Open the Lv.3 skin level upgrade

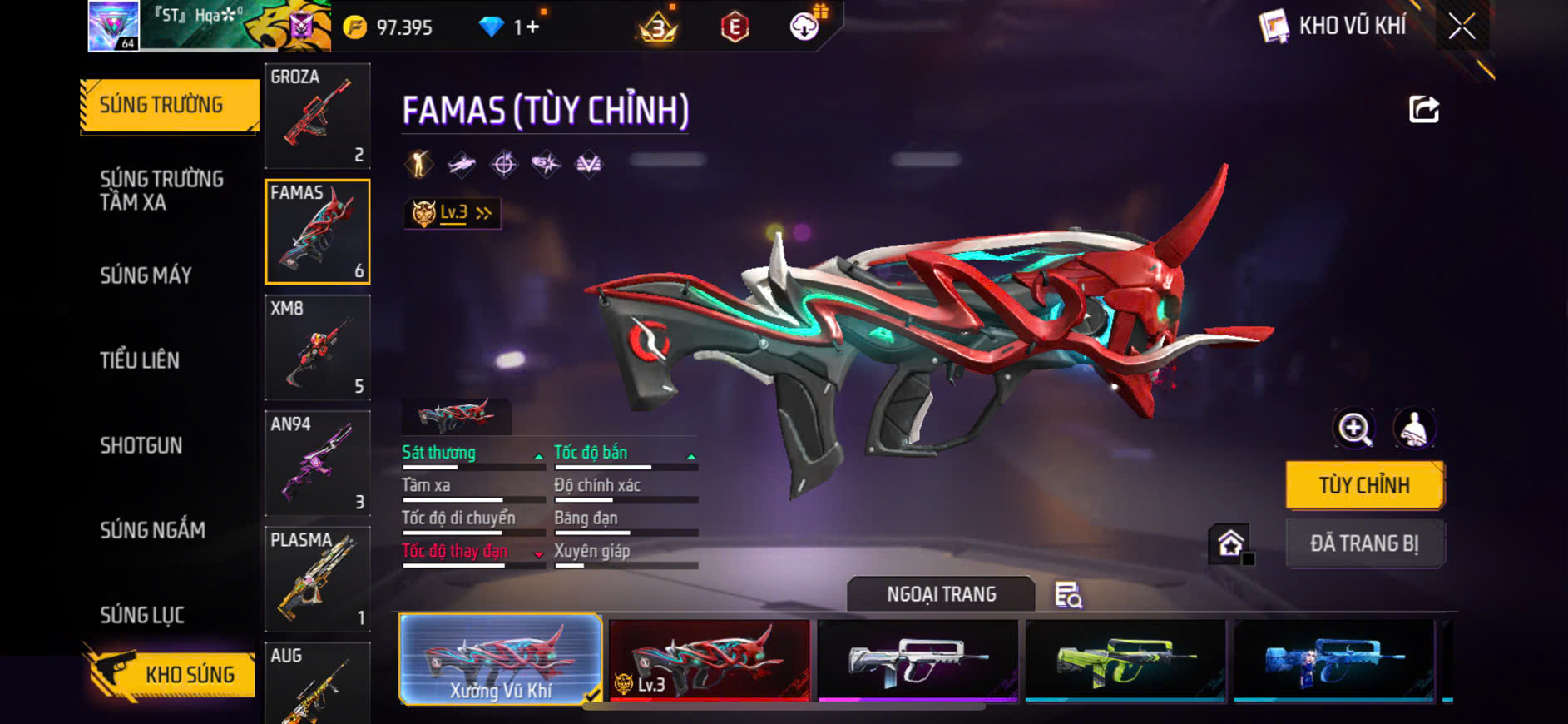click(453, 213)
